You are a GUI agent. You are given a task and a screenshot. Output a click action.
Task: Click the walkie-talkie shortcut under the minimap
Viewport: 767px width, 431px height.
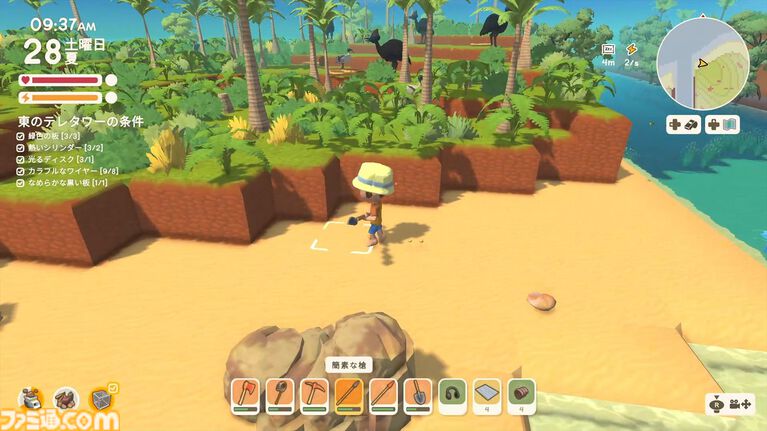[x=684, y=125]
